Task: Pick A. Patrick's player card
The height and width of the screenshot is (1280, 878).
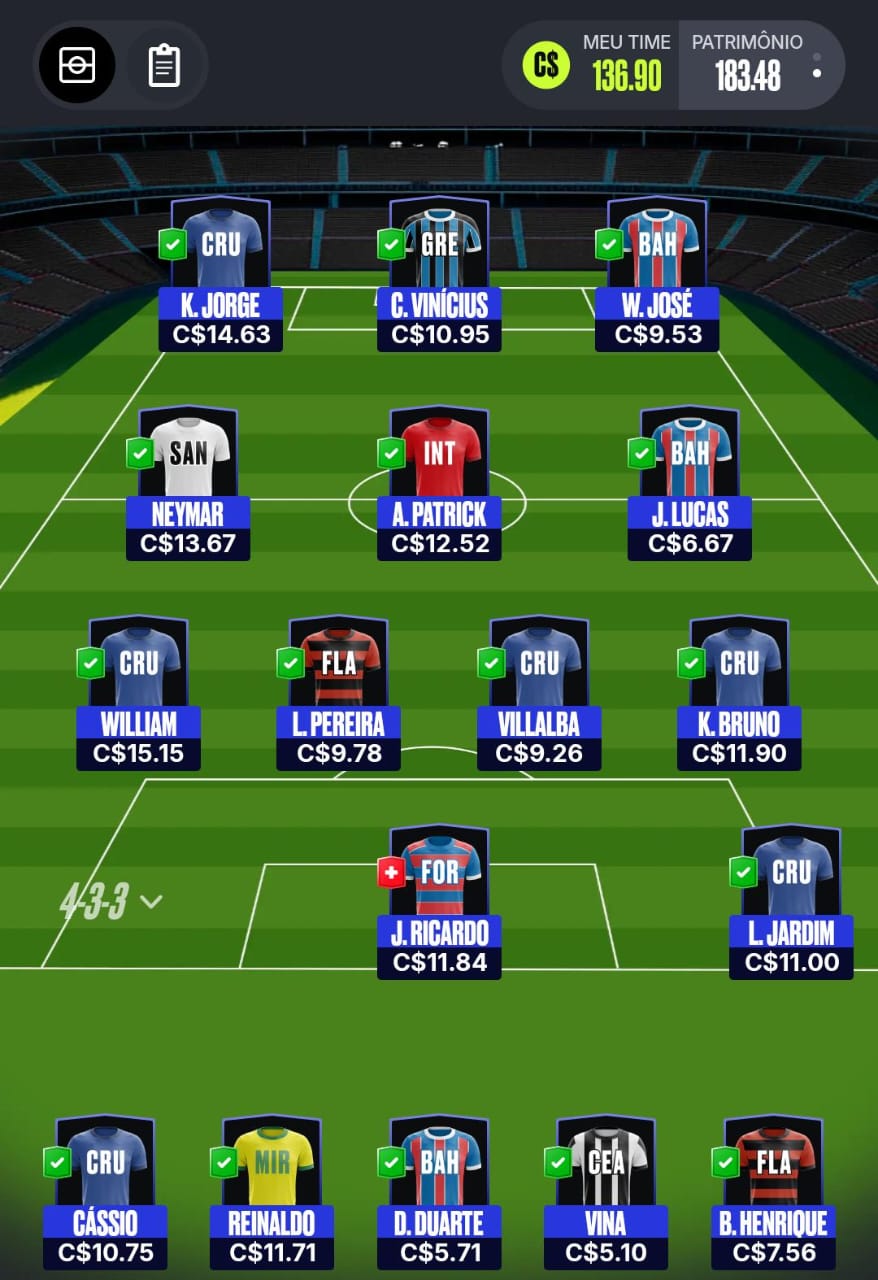Action: (439, 480)
